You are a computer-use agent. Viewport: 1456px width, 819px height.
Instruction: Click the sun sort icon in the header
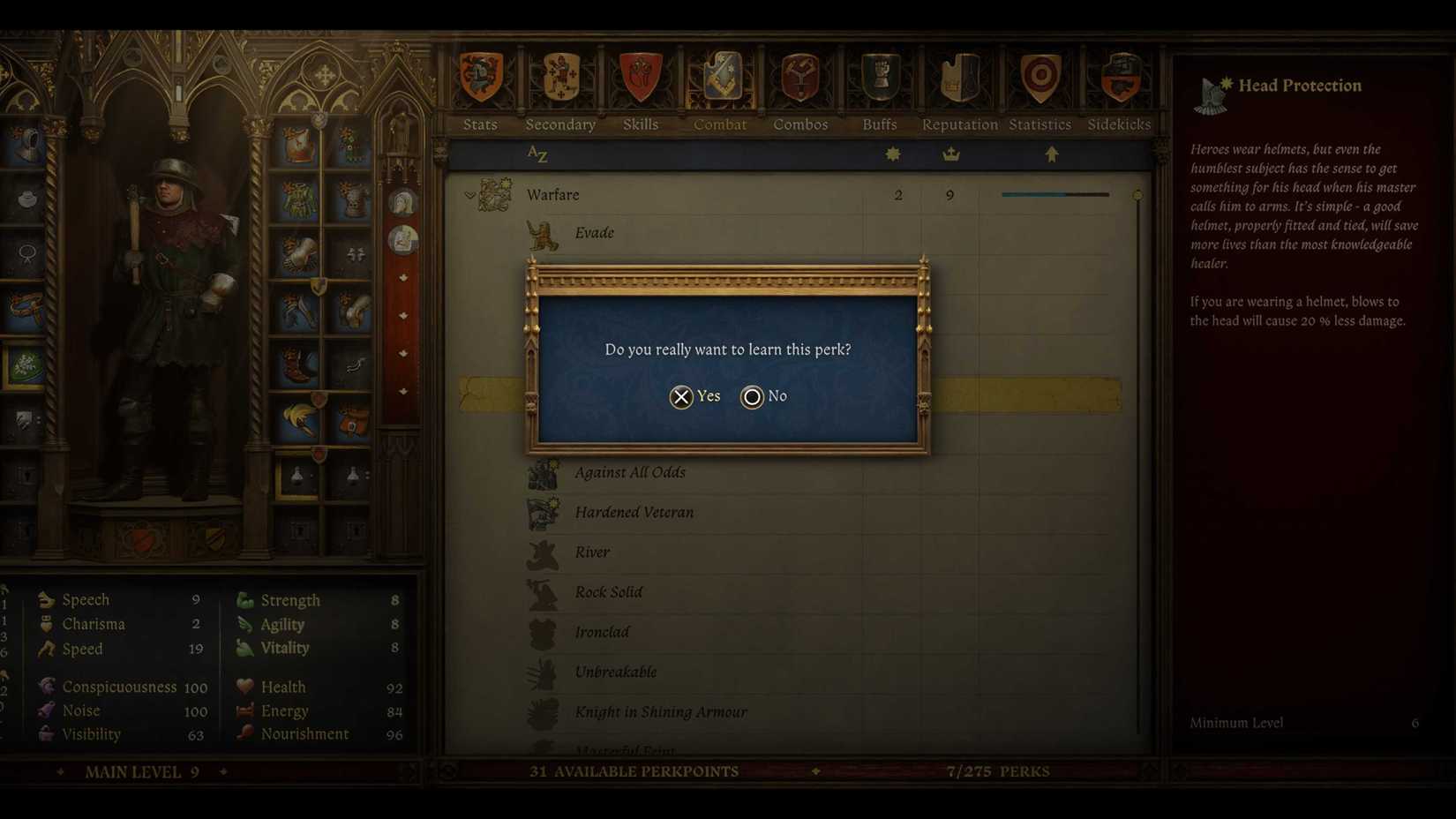point(892,153)
